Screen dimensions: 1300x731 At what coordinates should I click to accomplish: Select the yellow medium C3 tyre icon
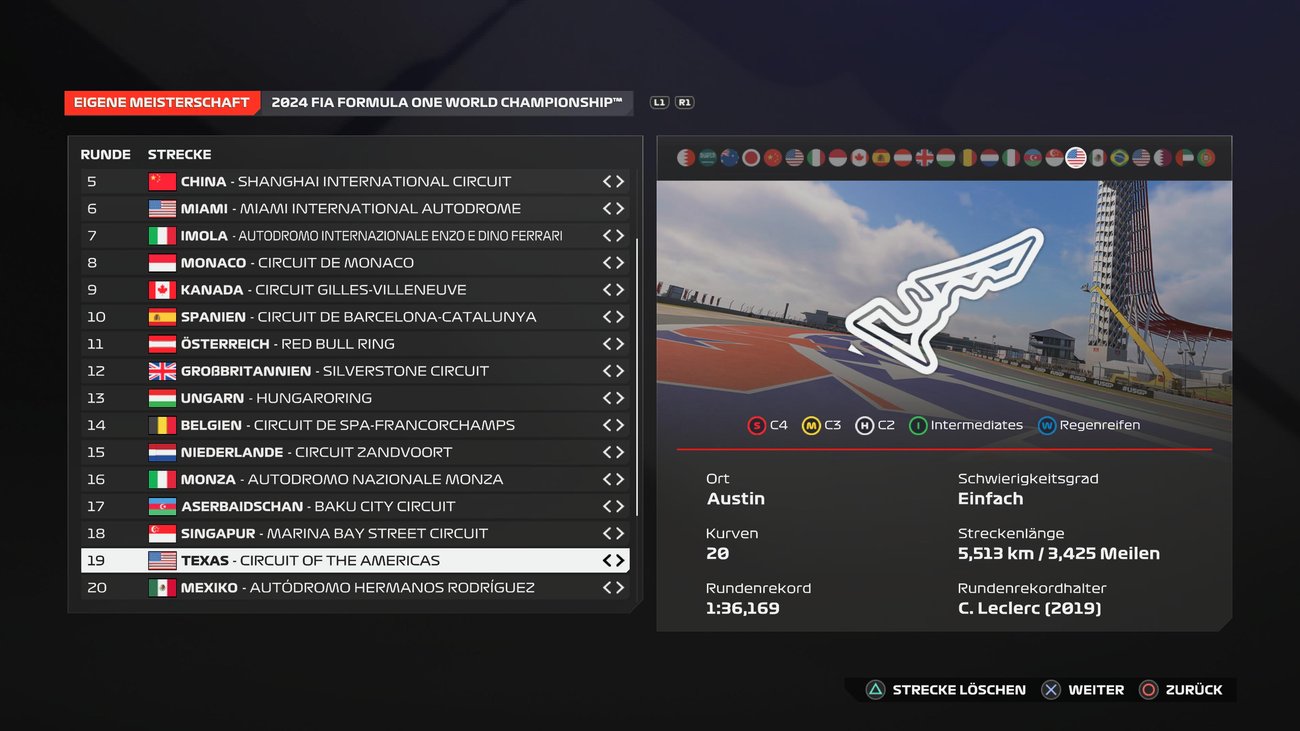click(813, 424)
